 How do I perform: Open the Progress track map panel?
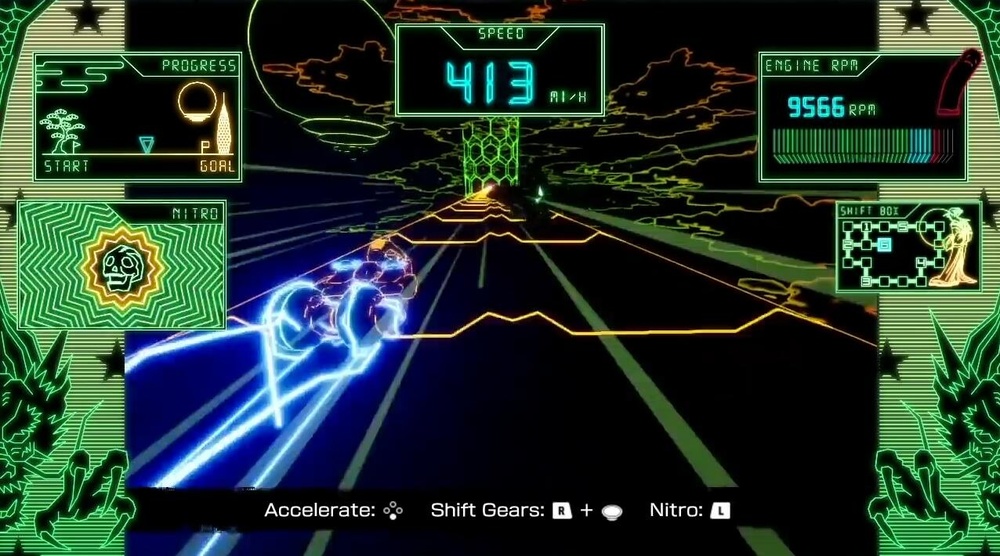[x=138, y=117]
